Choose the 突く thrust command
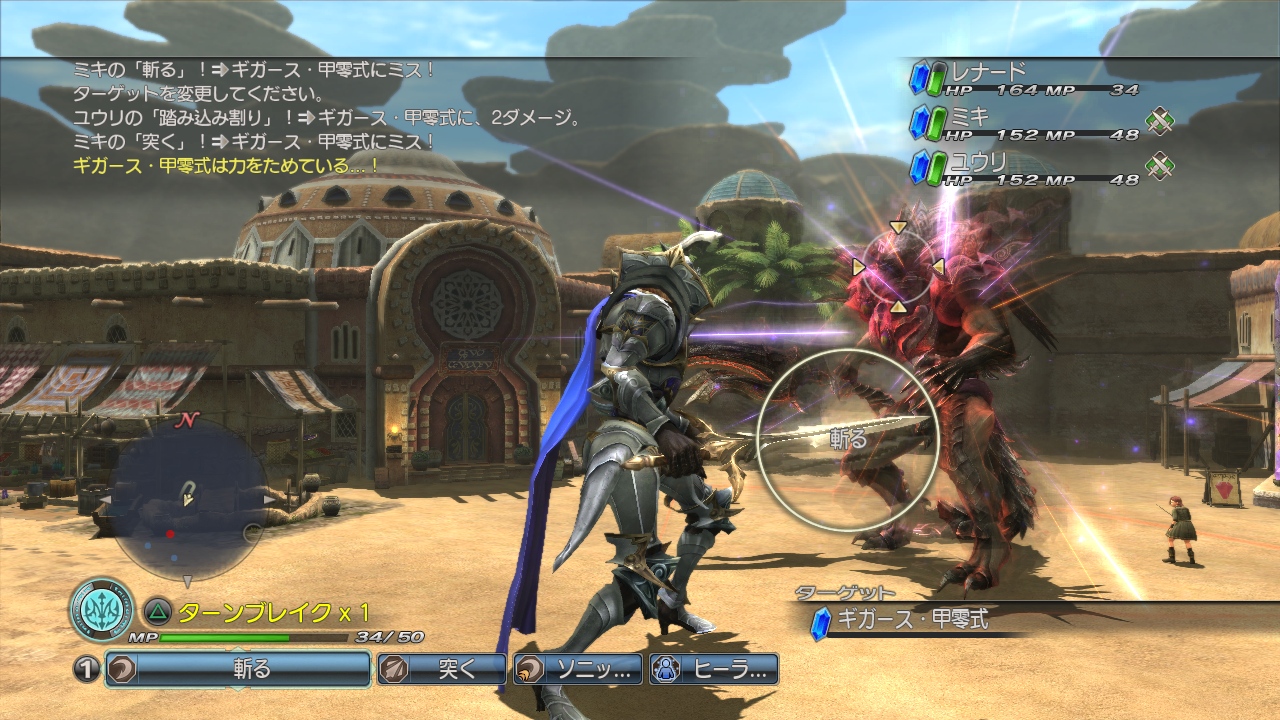1280x720 pixels. pos(442,669)
